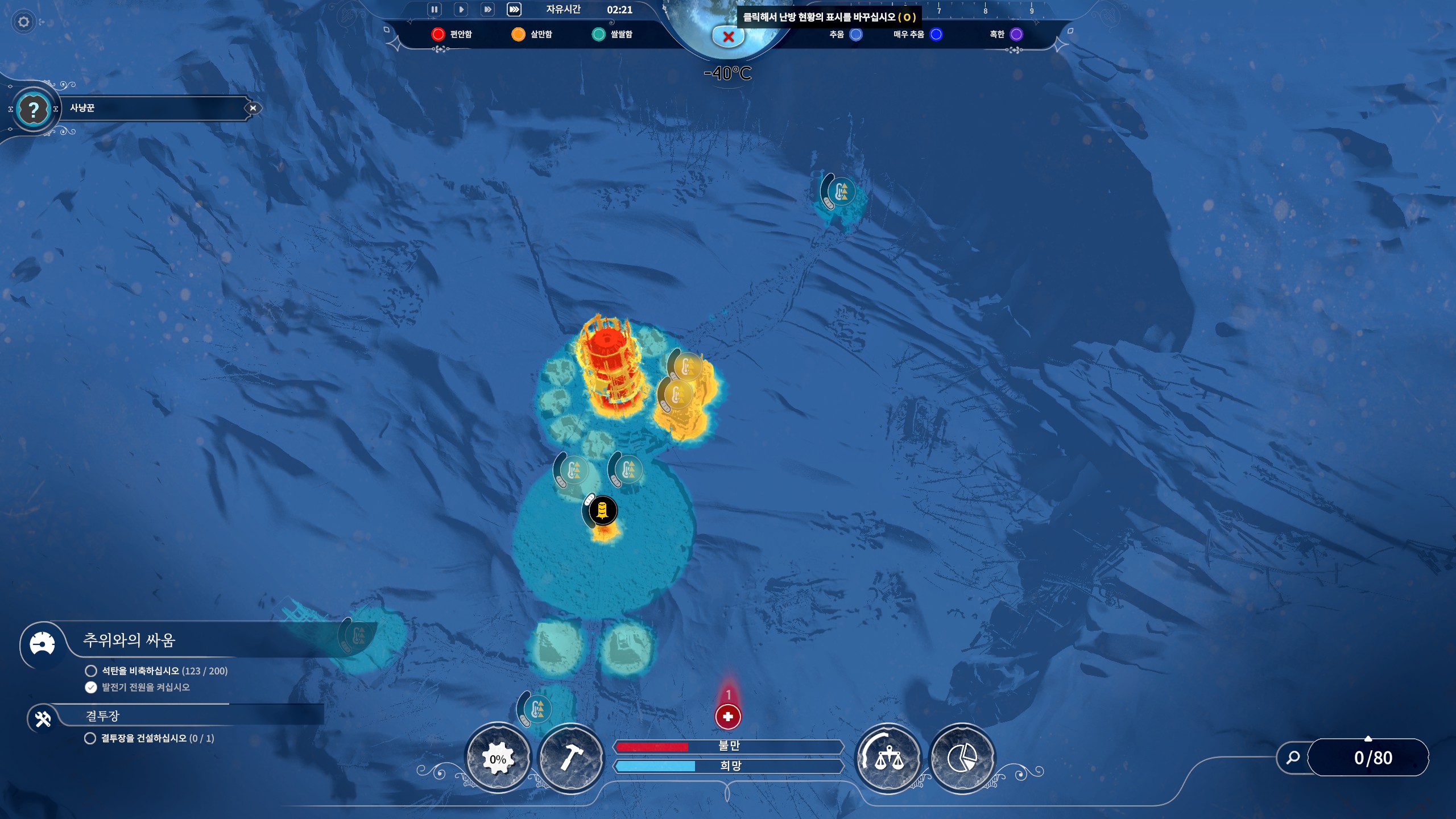The height and width of the screenshot is (819, 1456).
Task: Set game speed to normal play
Action: 461,10
